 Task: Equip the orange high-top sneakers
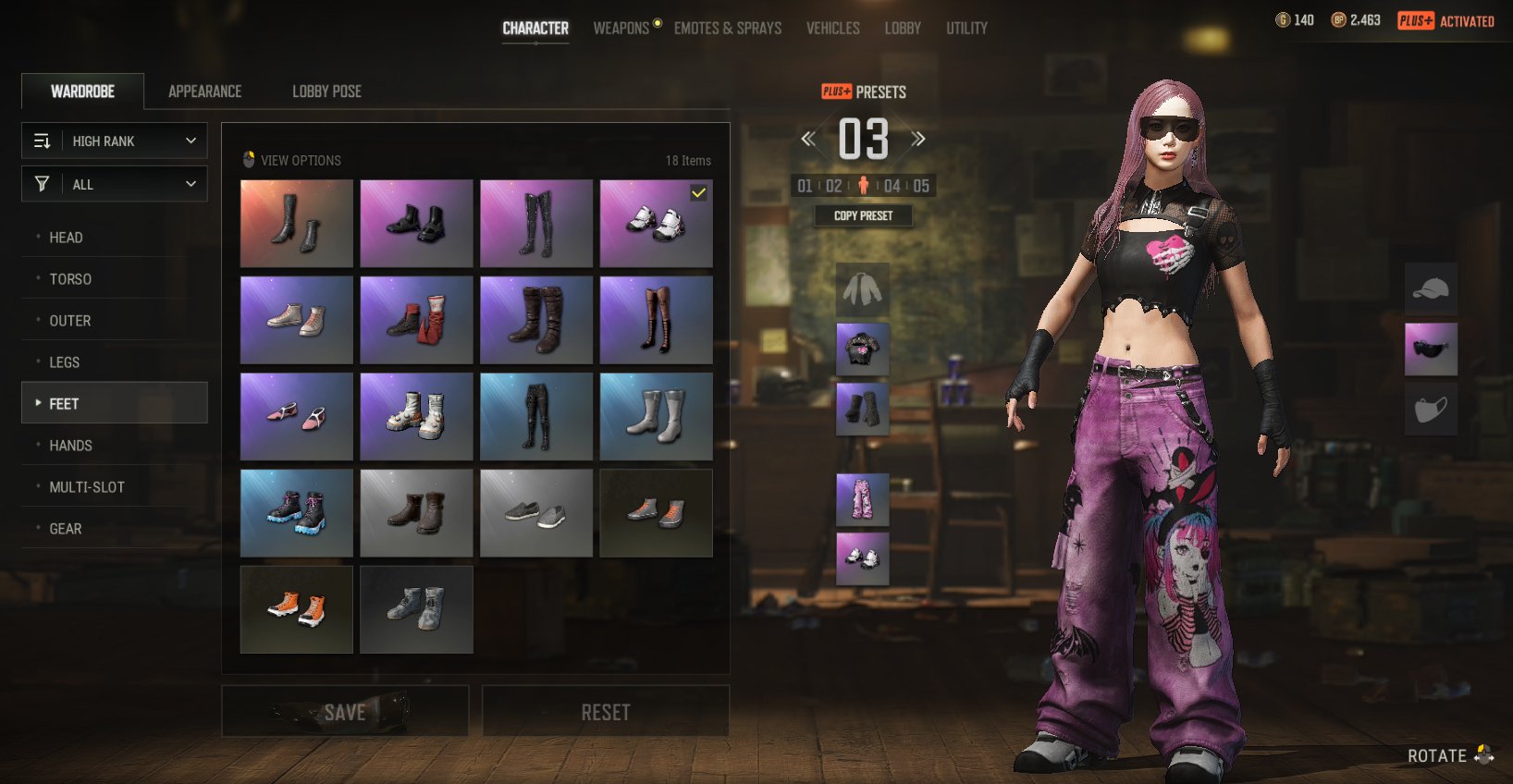(296, 609)
